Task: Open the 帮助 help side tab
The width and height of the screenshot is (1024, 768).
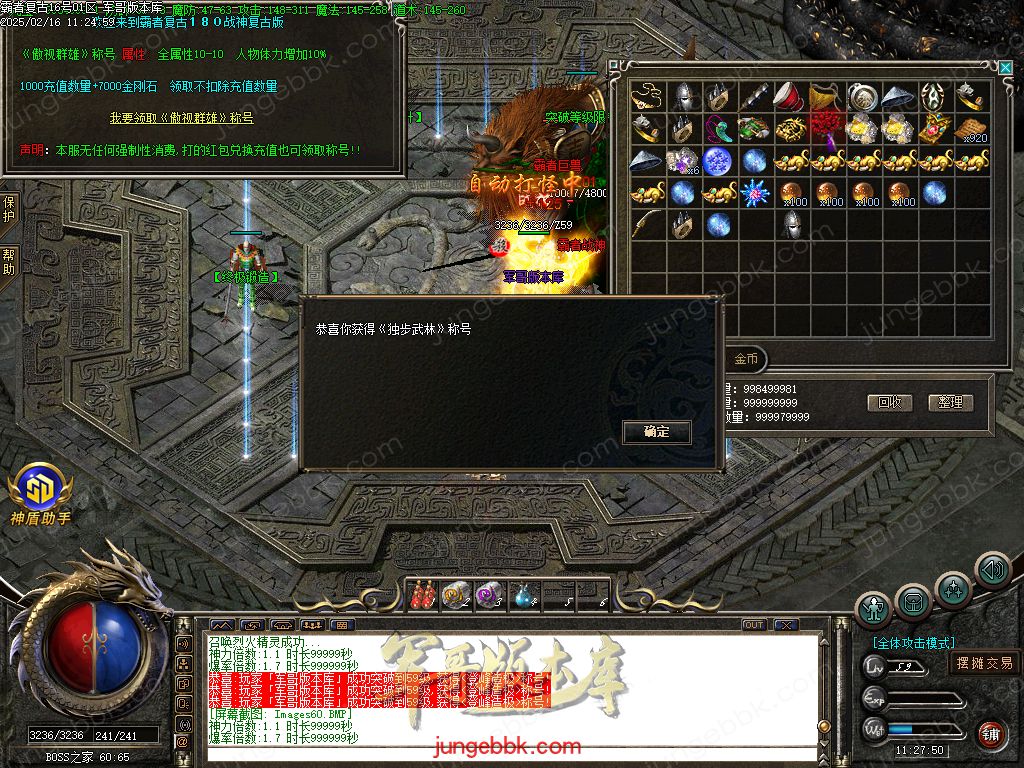Action: pos(9,262)
